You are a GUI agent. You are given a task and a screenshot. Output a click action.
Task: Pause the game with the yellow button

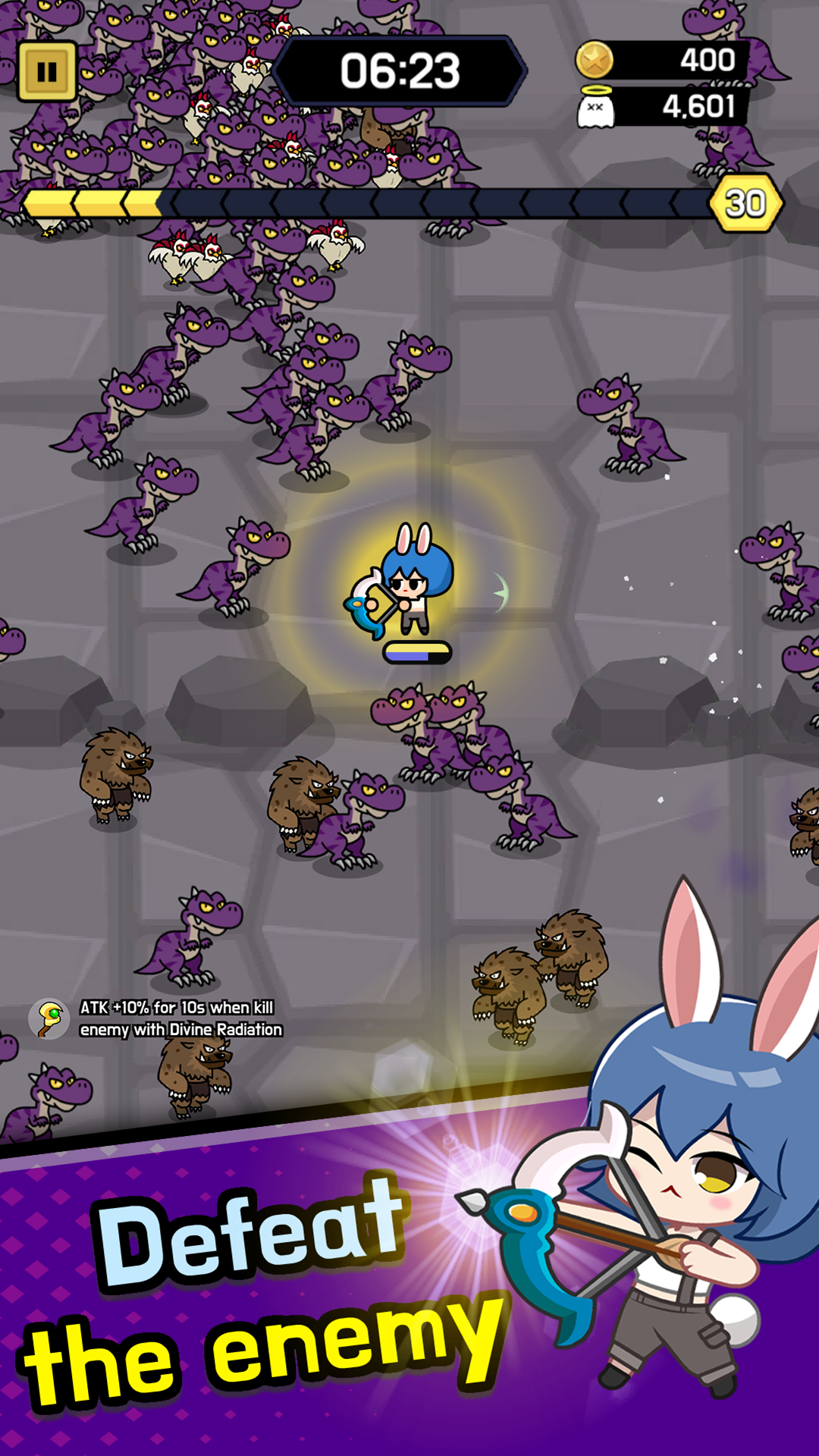(x=47, y=72)
